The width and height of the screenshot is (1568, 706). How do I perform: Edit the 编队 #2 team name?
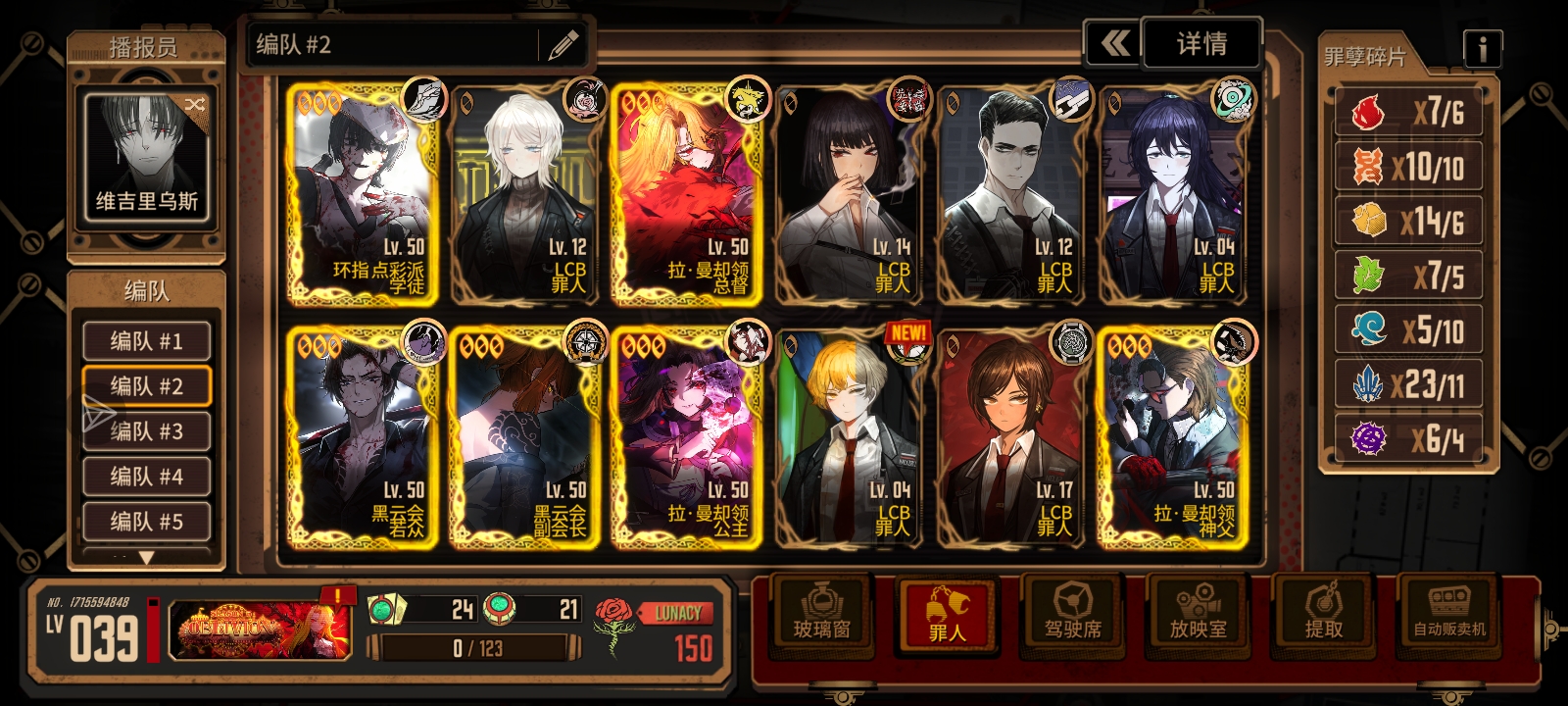coord(563,45)
